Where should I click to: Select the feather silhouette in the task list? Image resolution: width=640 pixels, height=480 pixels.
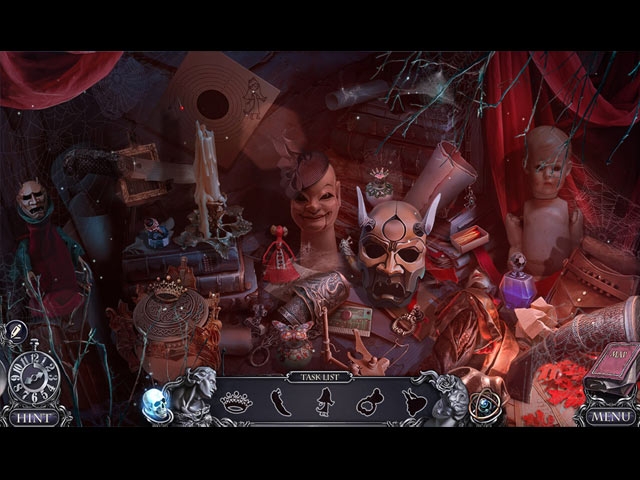(x=283, y=402)
